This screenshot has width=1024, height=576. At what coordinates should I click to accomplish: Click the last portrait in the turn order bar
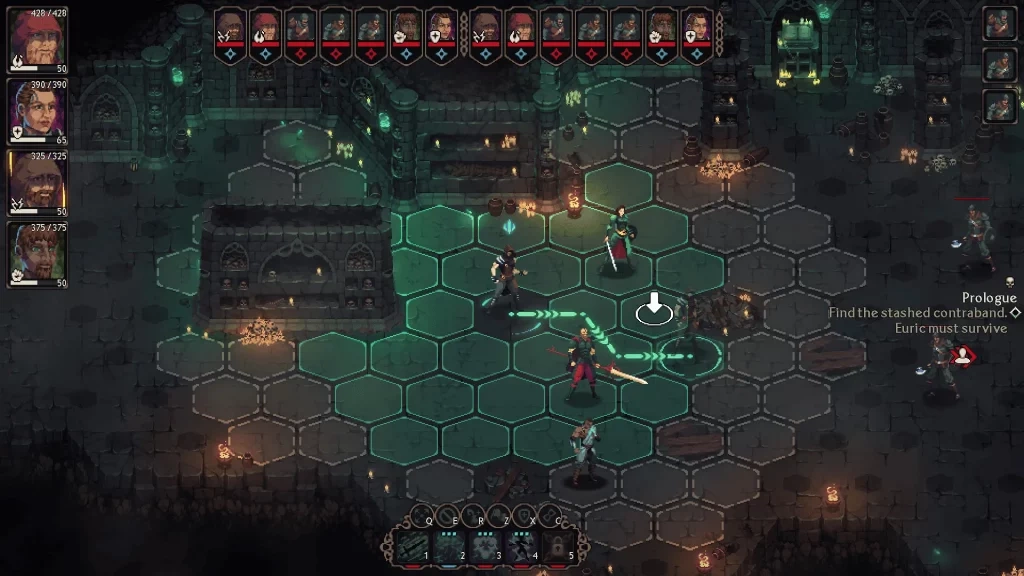tap(696, 28)
